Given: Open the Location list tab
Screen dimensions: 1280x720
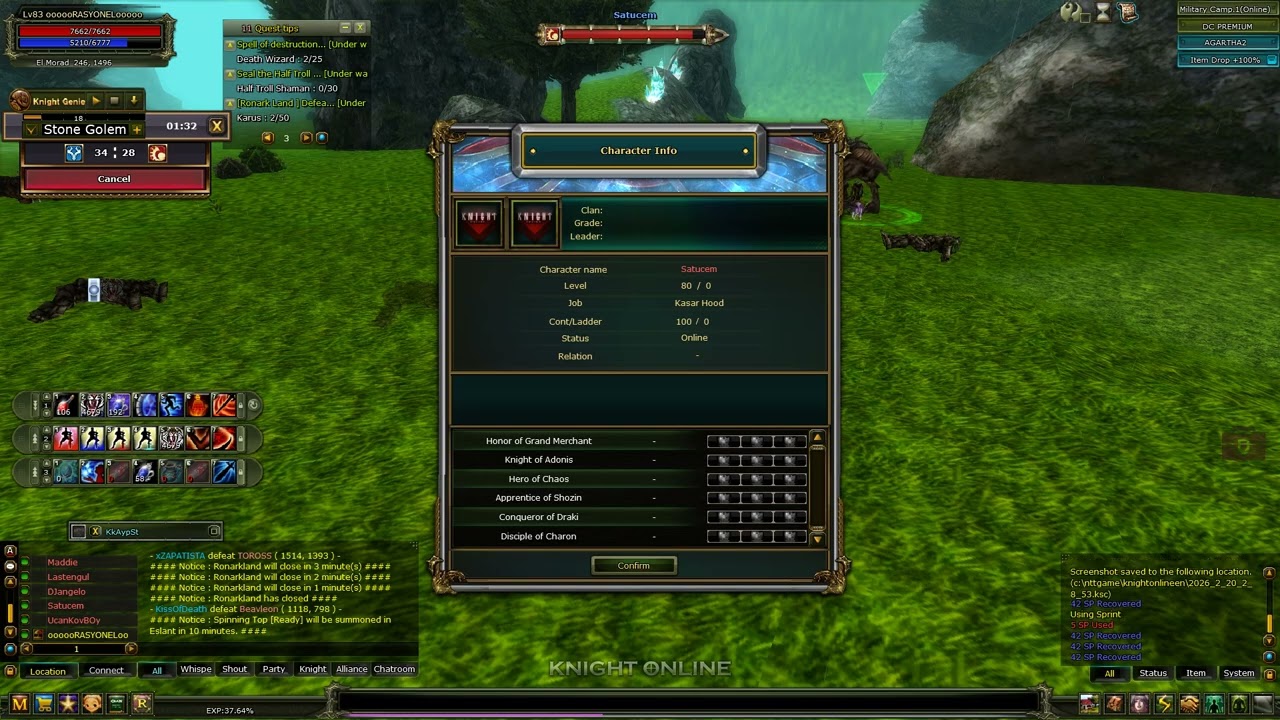Looking at the screenshot, I should click(47, 671).
